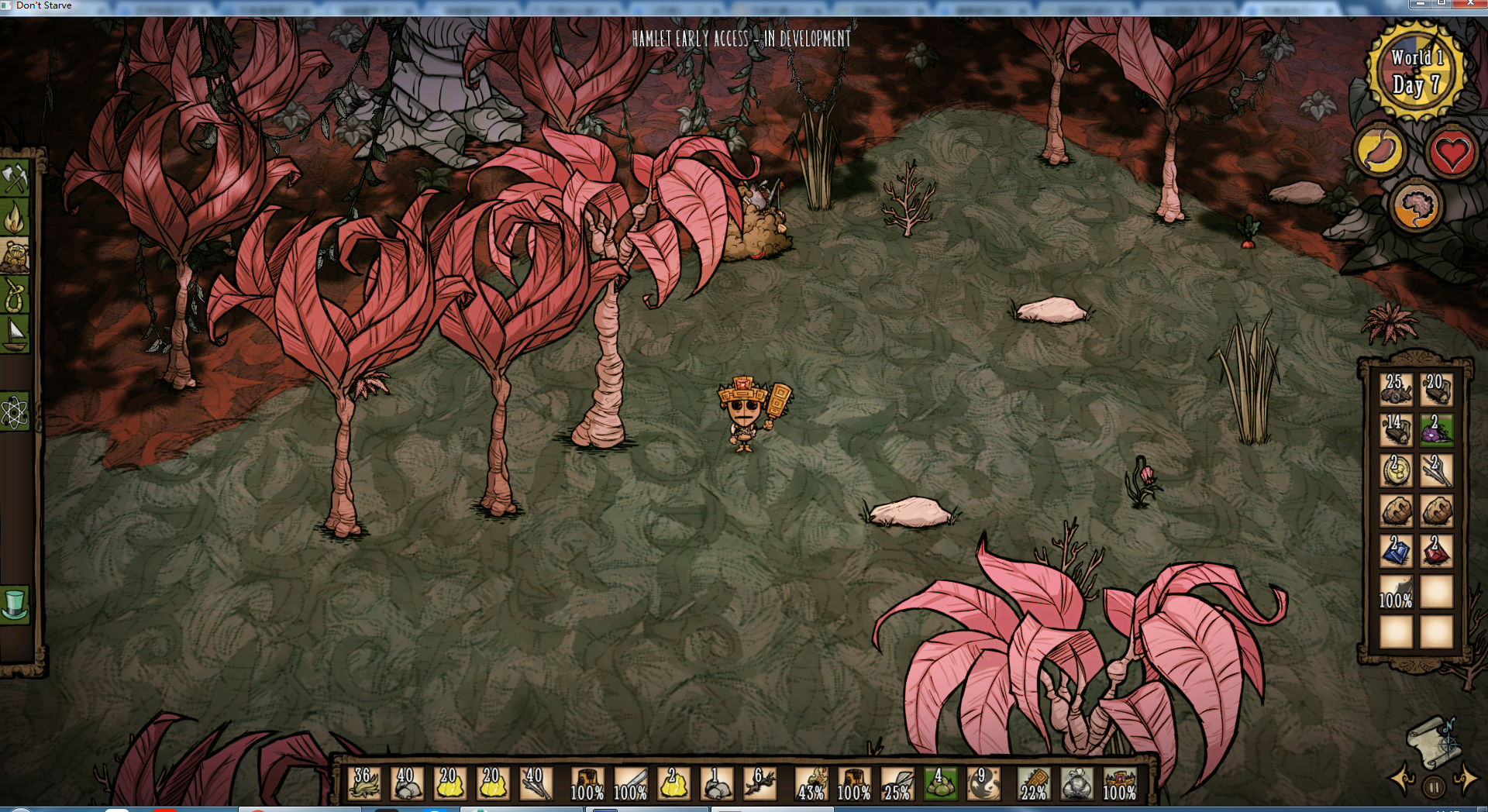Screen dimensions: 1488x812
Task: Open the Fire crafting tab
Action: [15, 218]
